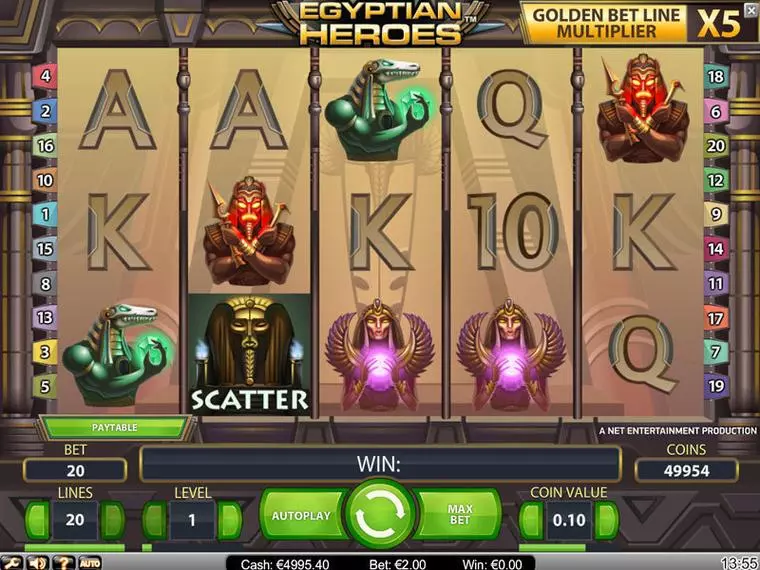This screenshot has width=760, height=570.
Task: Decrease the coin value
Action: click(533, 521)
